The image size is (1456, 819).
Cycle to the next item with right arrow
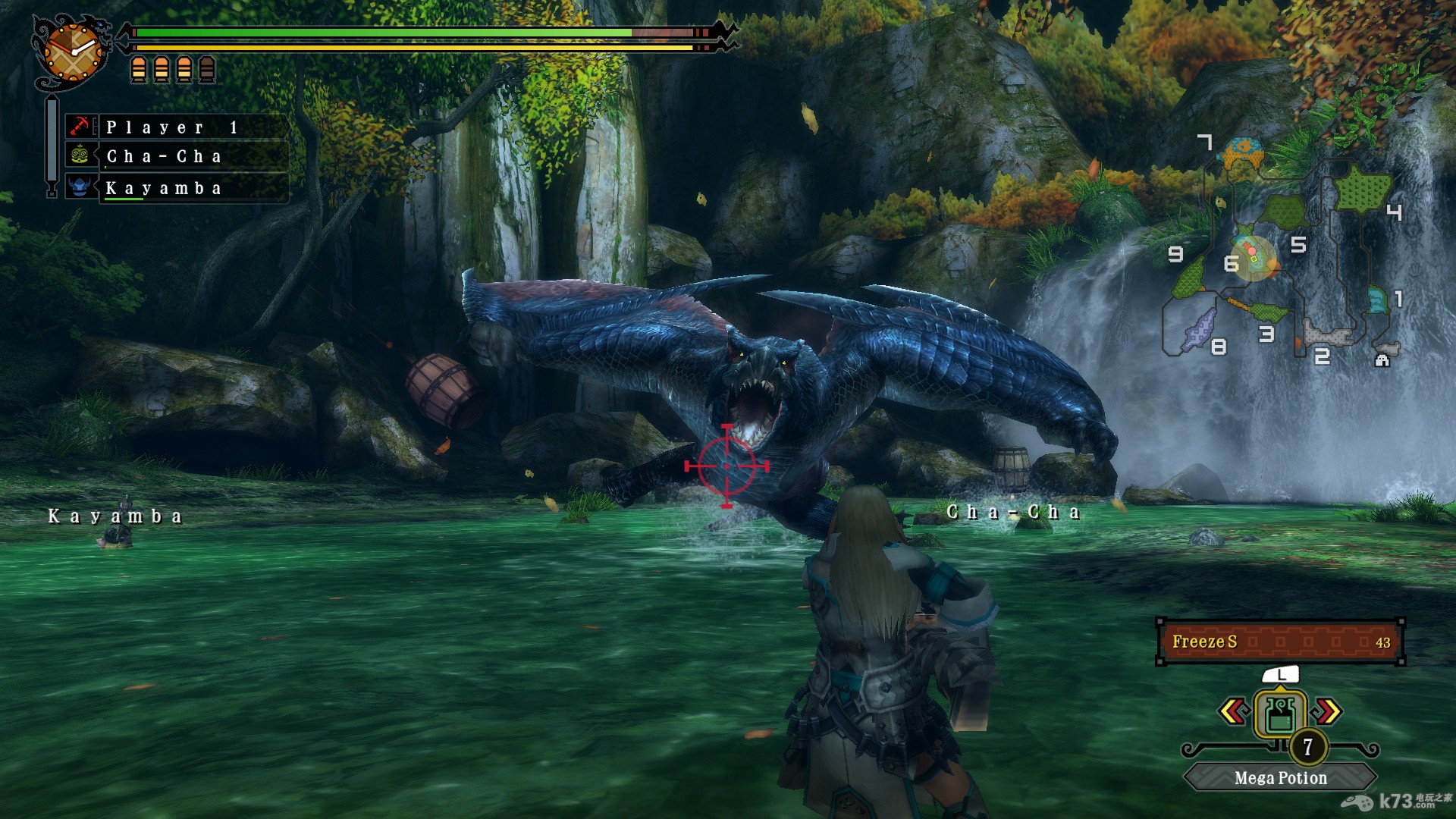1328,711
